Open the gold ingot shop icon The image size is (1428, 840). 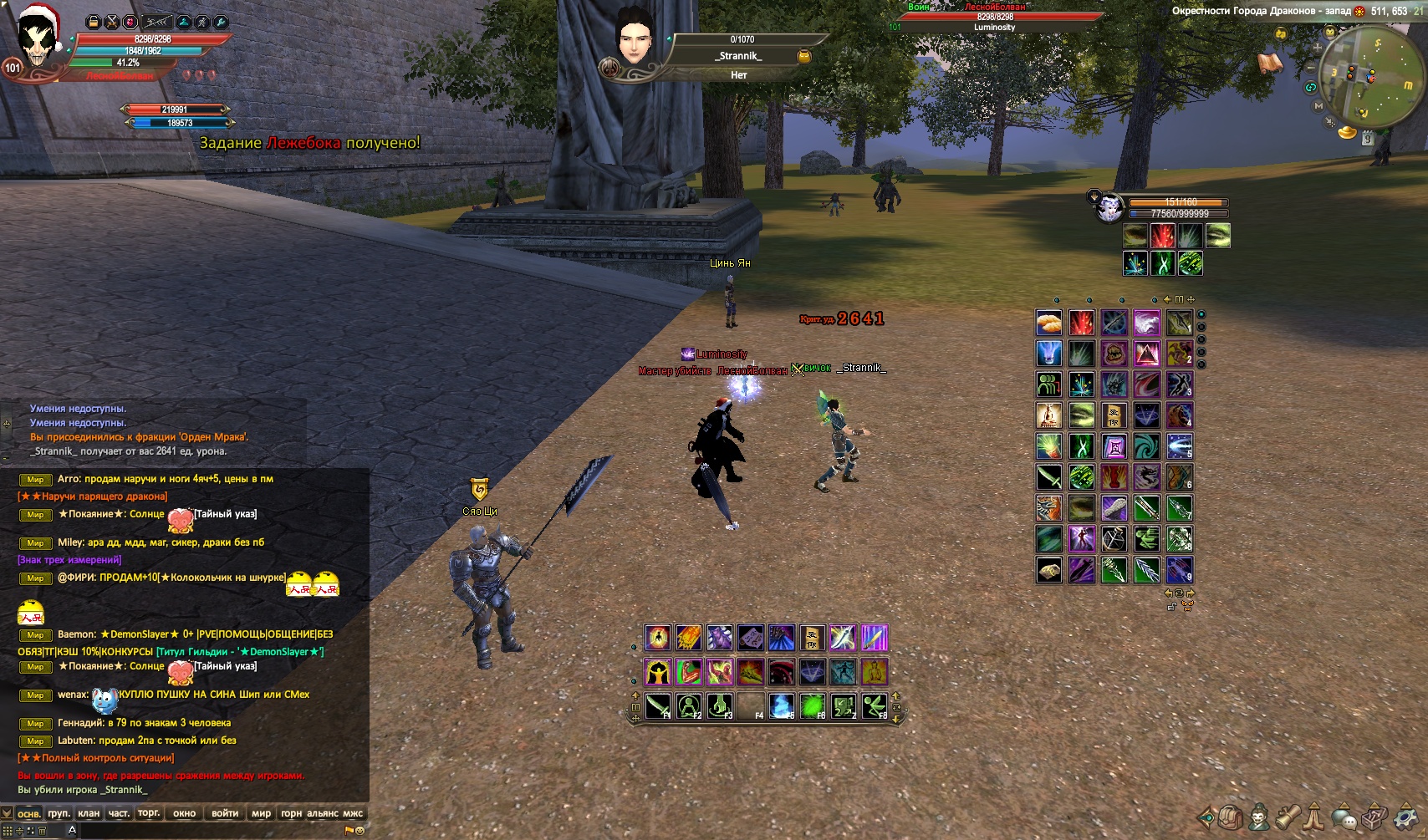tap(1346, 132)
